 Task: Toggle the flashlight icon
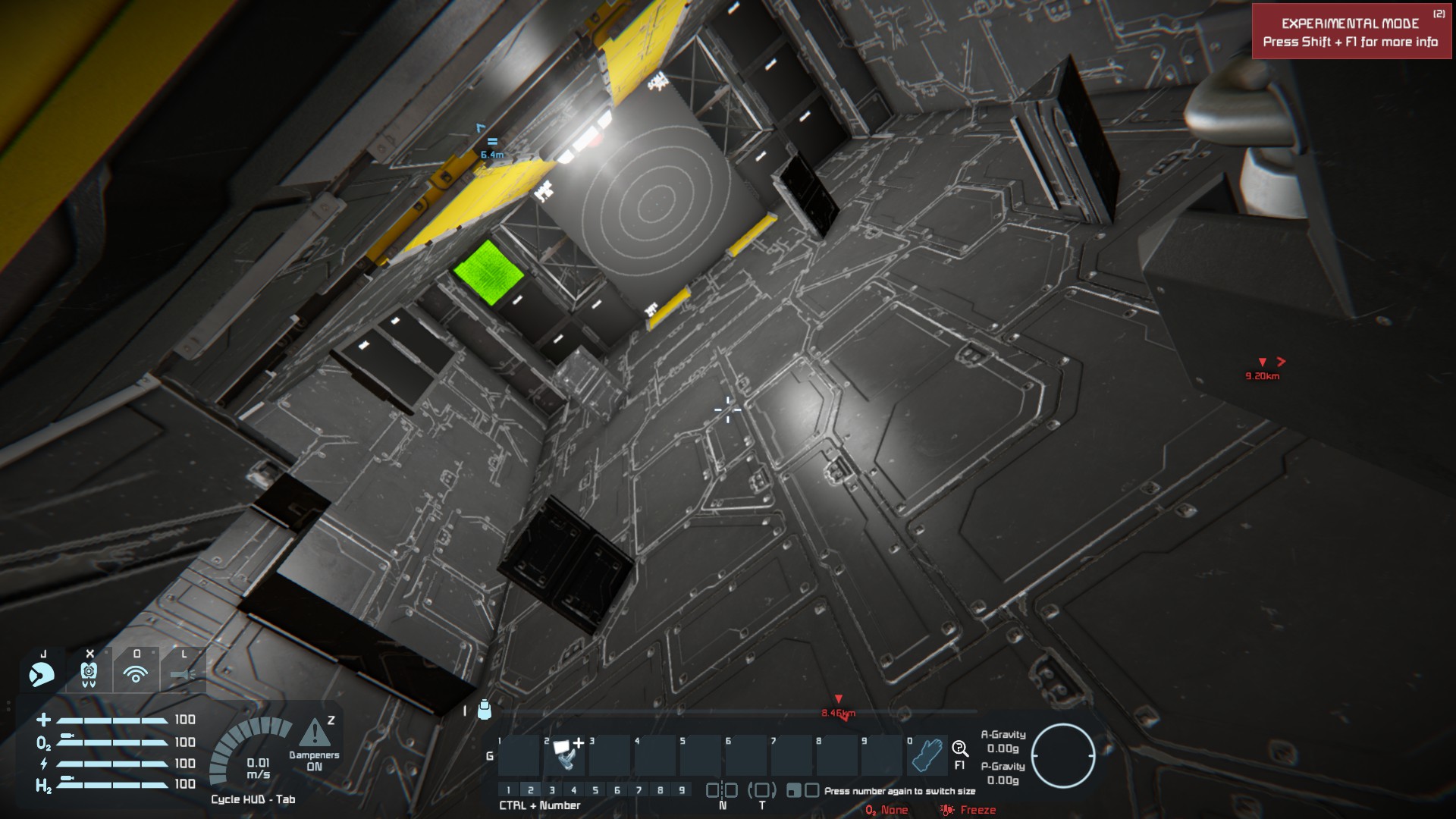pyautogui.click(x=183, y=671)
